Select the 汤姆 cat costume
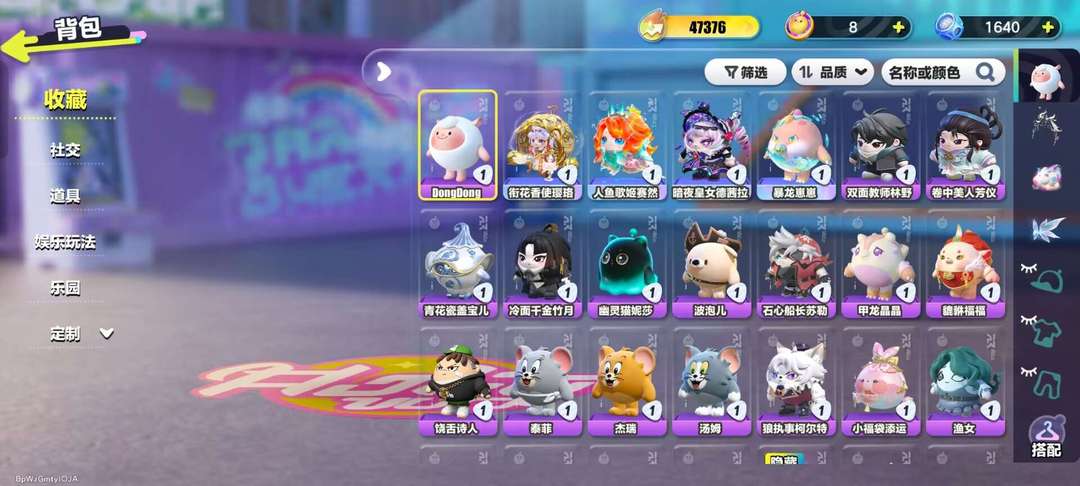This screenshot has width=1080, height=486. pyautogui.click(x=710, y=386)
